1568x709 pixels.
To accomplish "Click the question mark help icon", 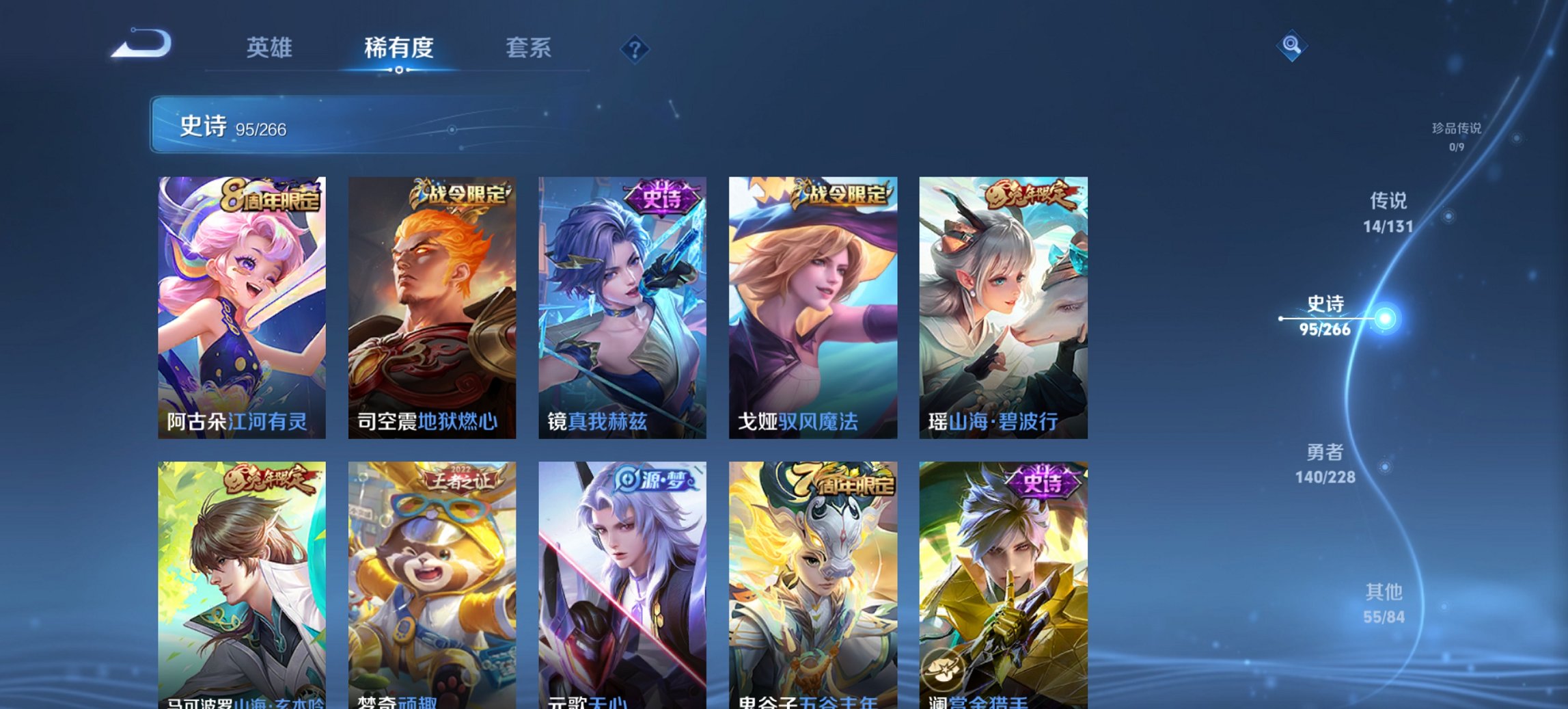I will click(x=635, y=49).
